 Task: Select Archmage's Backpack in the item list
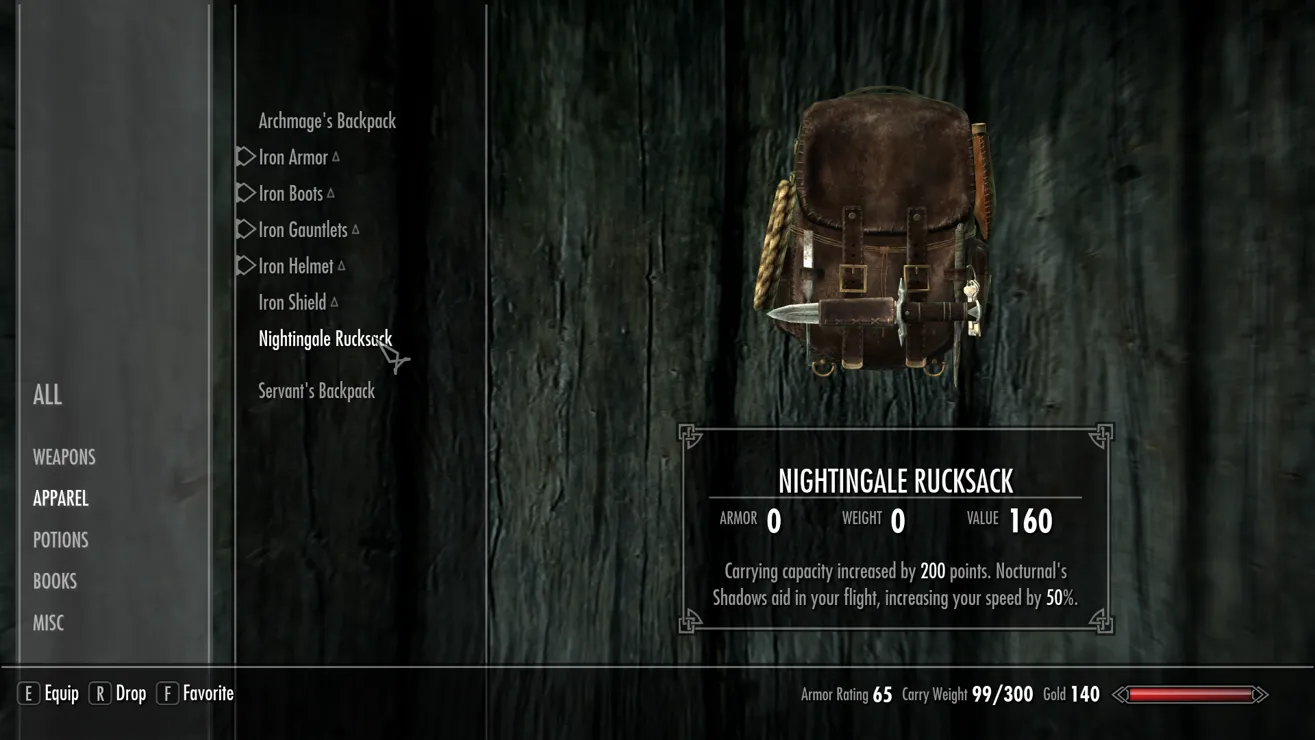pos(327,121)
